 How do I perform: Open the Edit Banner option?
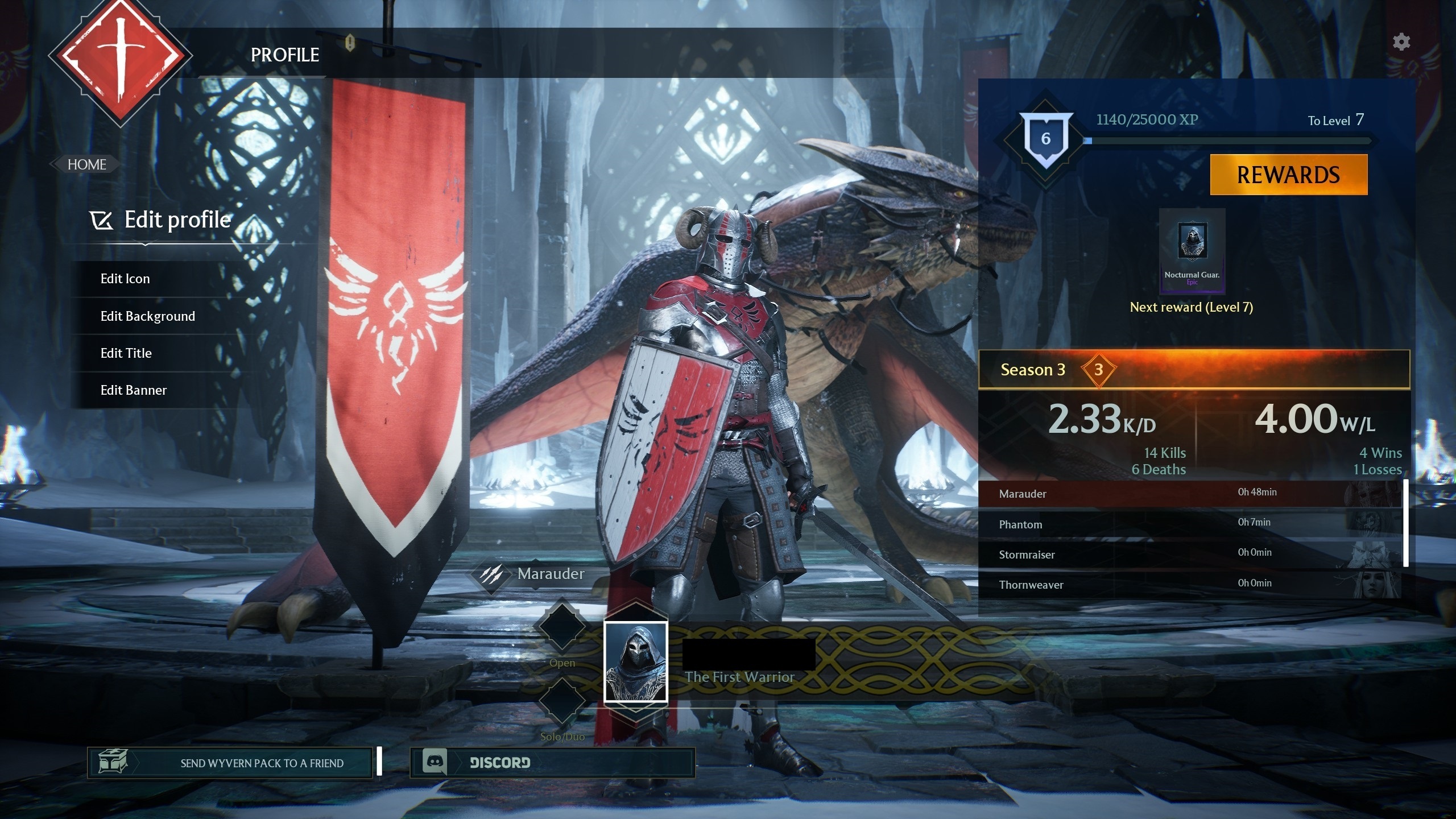coord(133,390)
